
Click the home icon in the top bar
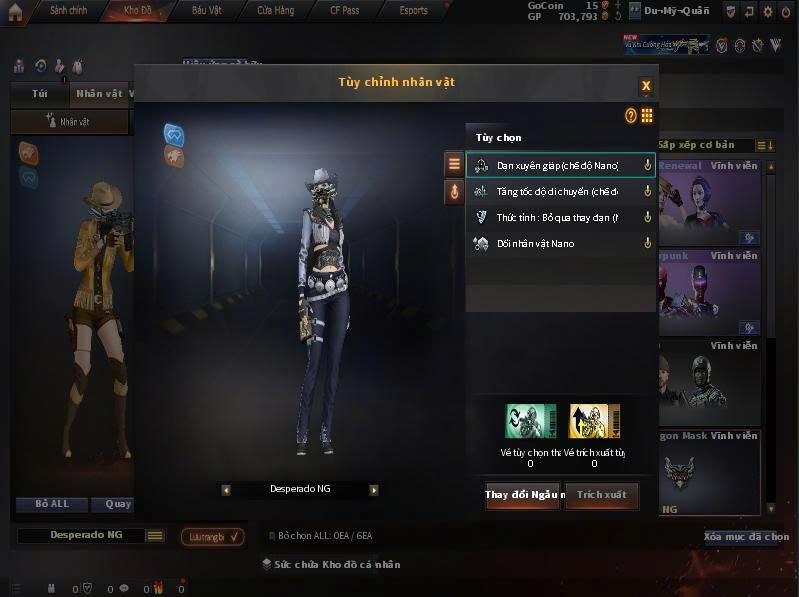click(x=15, y=12)
